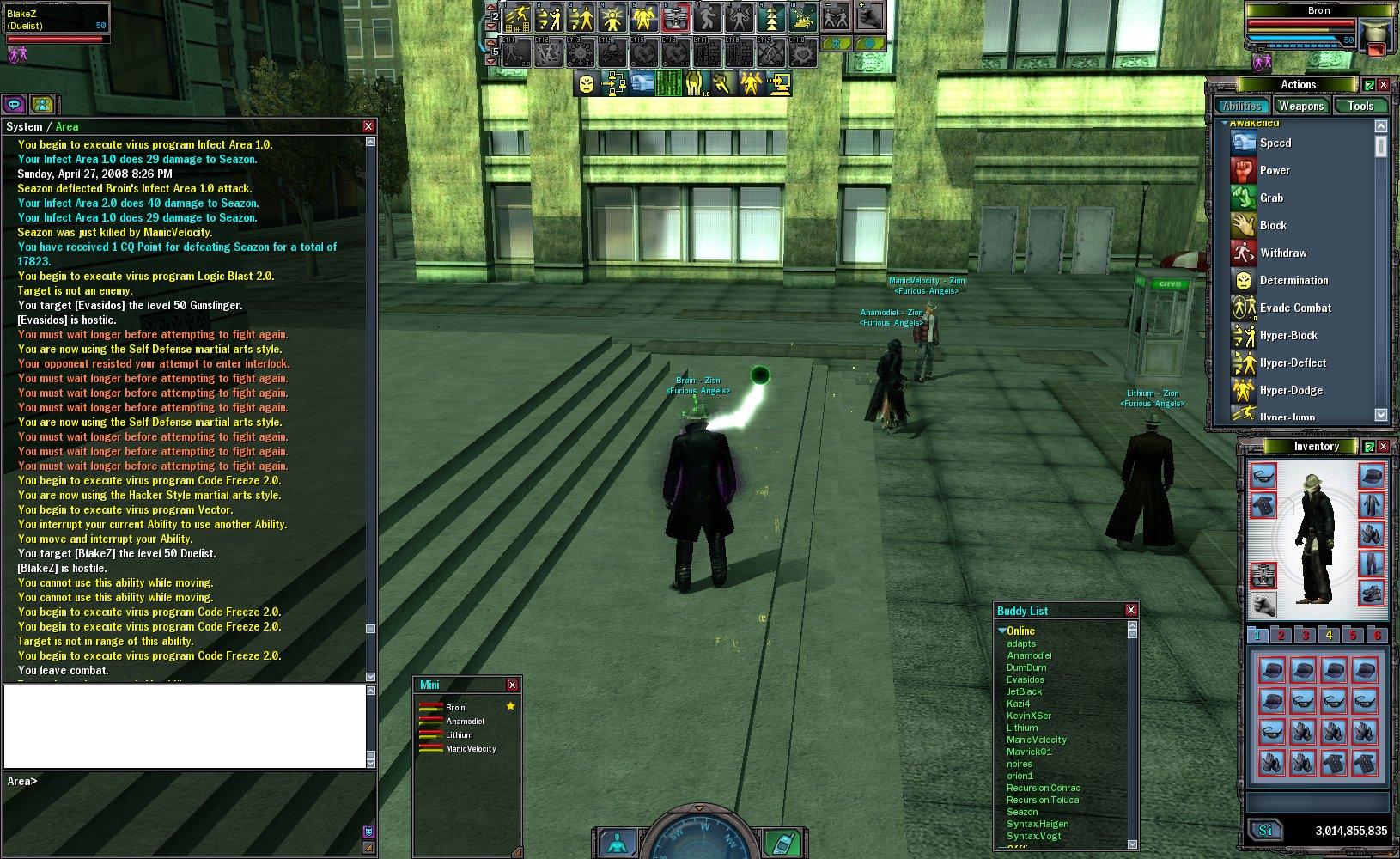Switch to the Area chat tab
Screen dimensions: 1400x859
point(67,126)
